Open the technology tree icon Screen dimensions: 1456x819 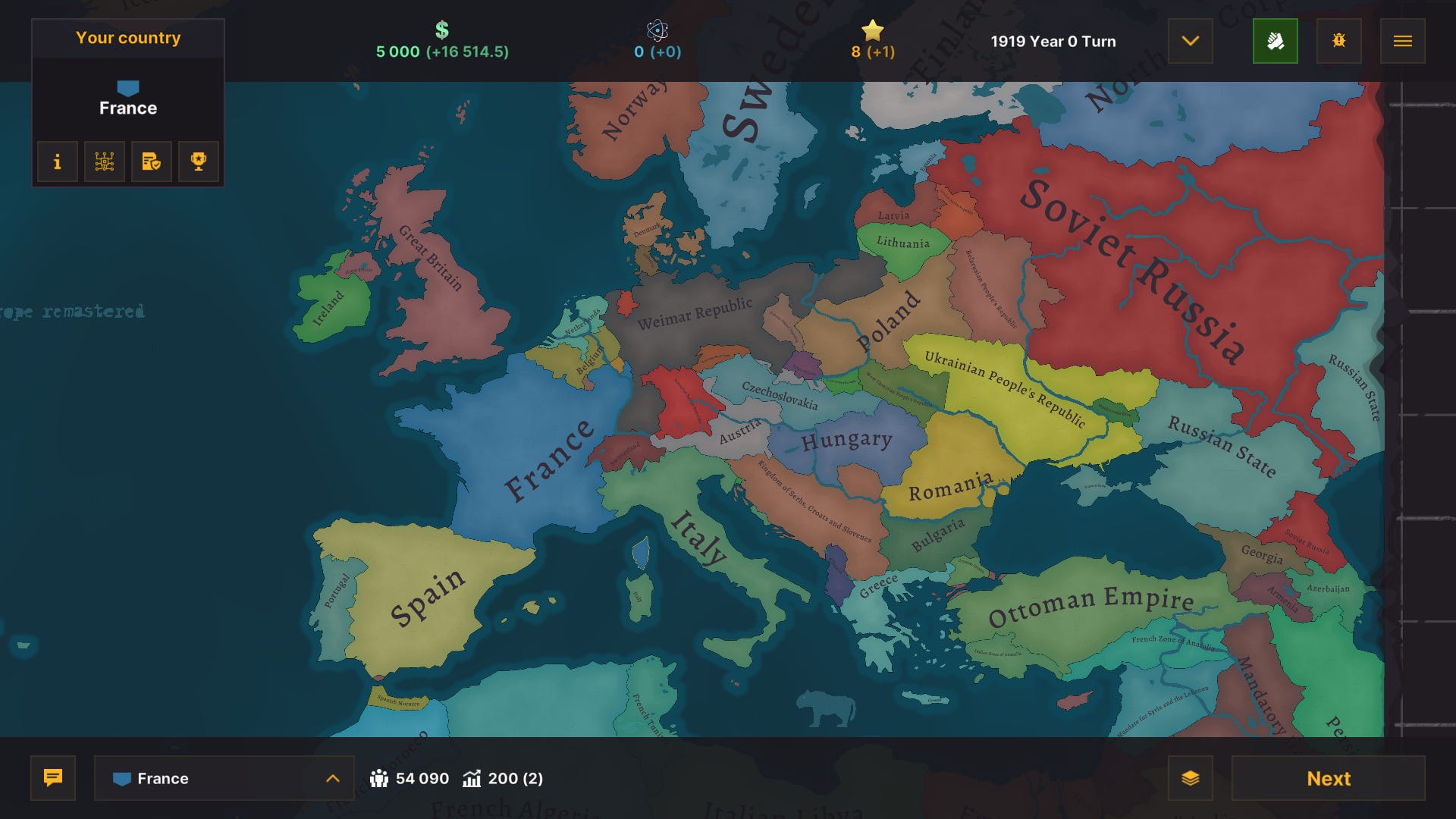pyautogui.click(x=104, y=161)
